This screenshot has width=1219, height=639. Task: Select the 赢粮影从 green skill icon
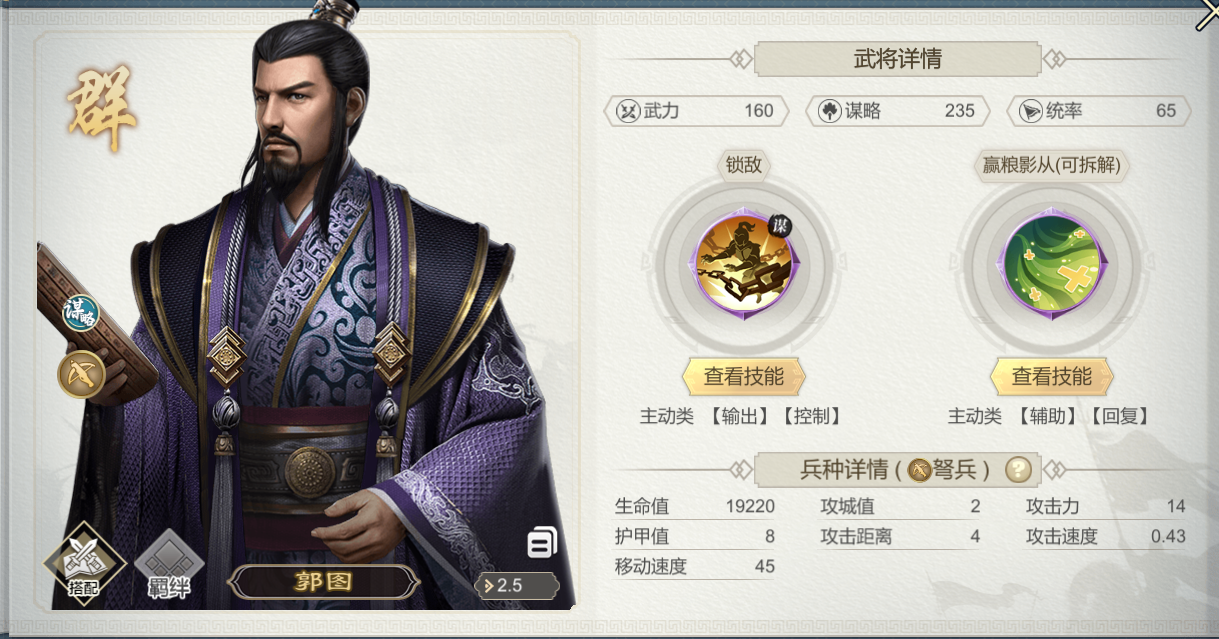1051,263
